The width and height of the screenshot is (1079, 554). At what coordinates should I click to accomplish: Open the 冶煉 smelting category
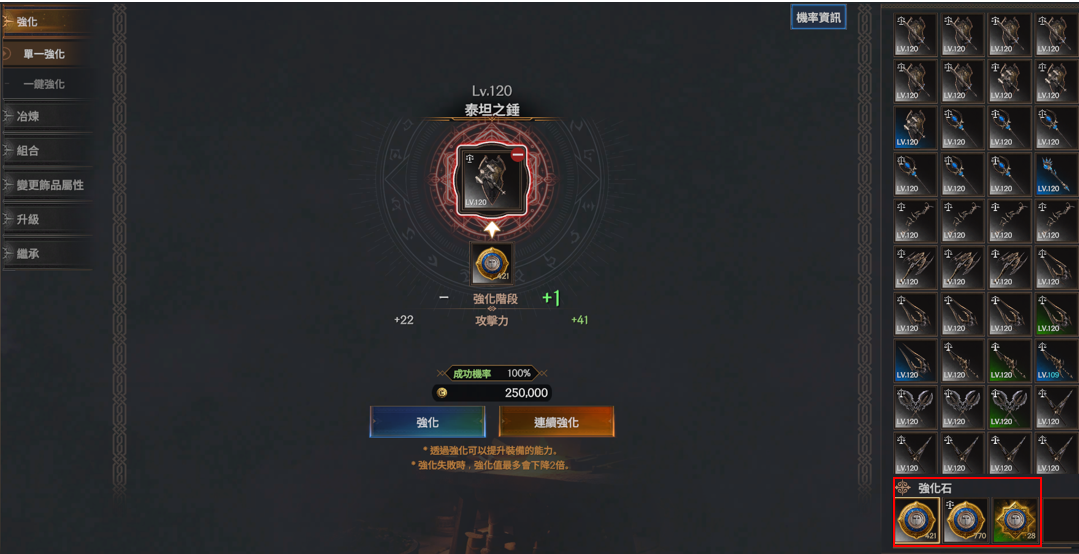pyautogui.click(x=28, y=116)
